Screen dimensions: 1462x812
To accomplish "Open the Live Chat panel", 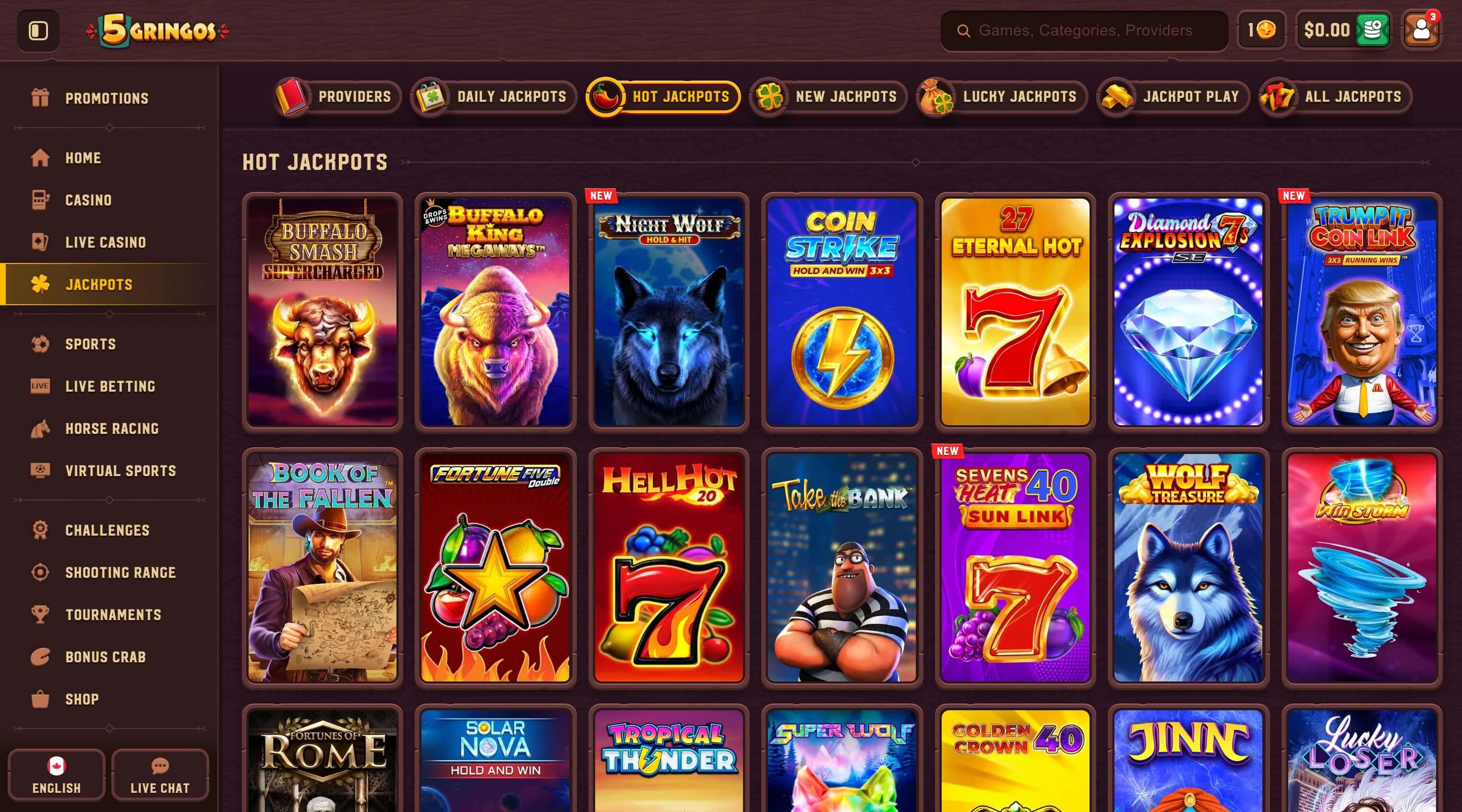I will tap(161, 775).
